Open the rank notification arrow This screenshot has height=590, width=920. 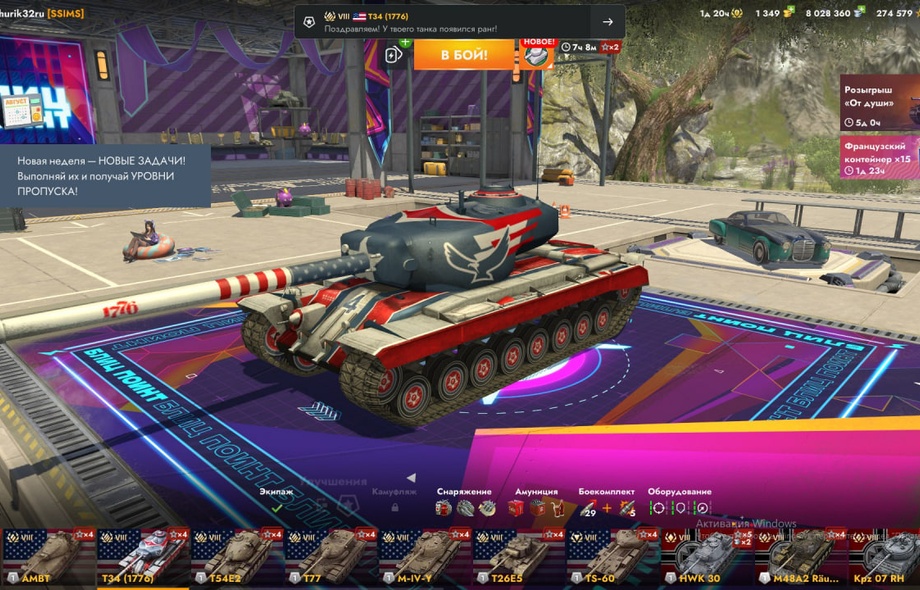point(607,22)
